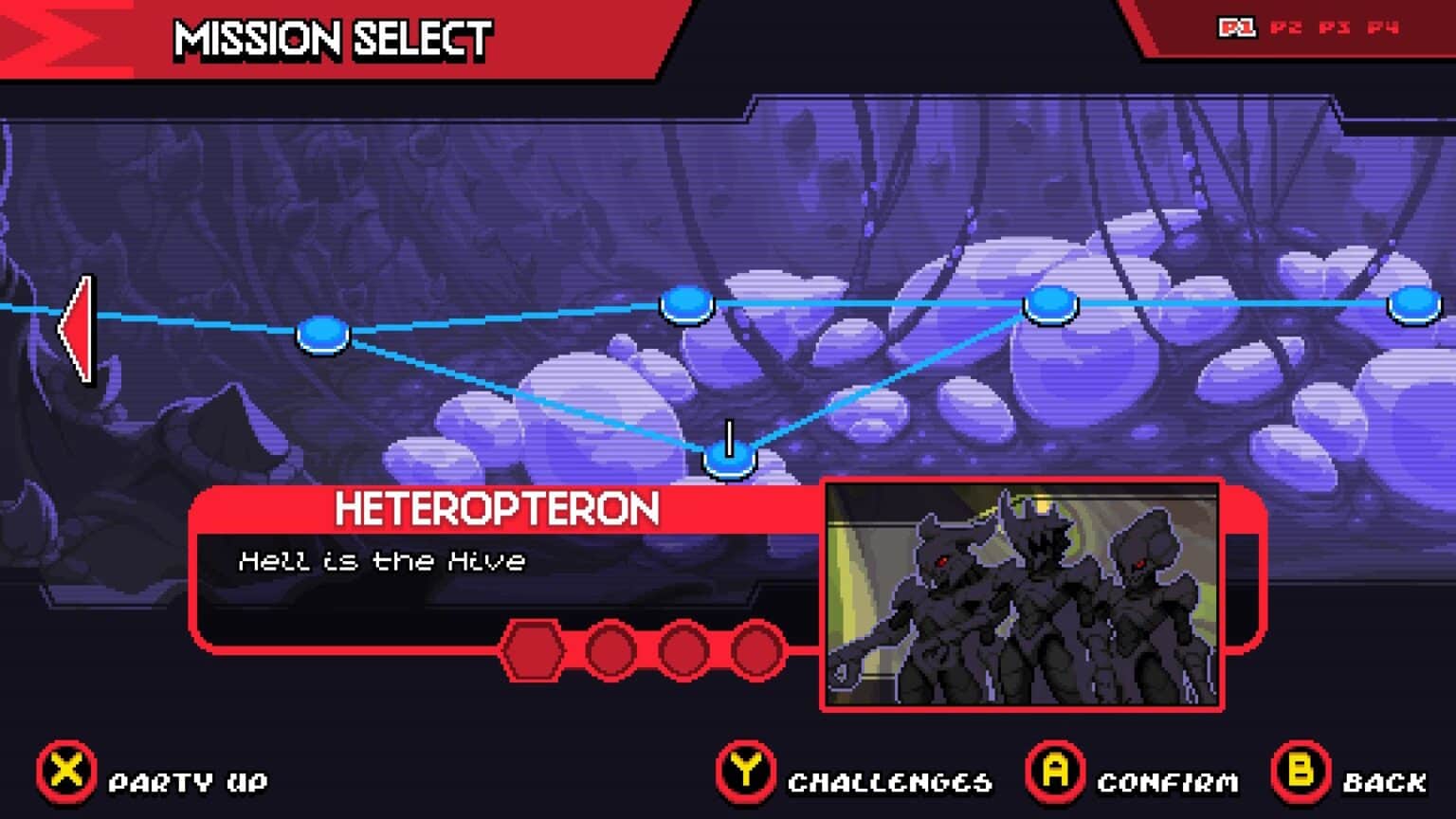This screenshot has width=1456, height=819.
Task: Click the Hell is the Hive subtitle
Action: tap(383, 559)
